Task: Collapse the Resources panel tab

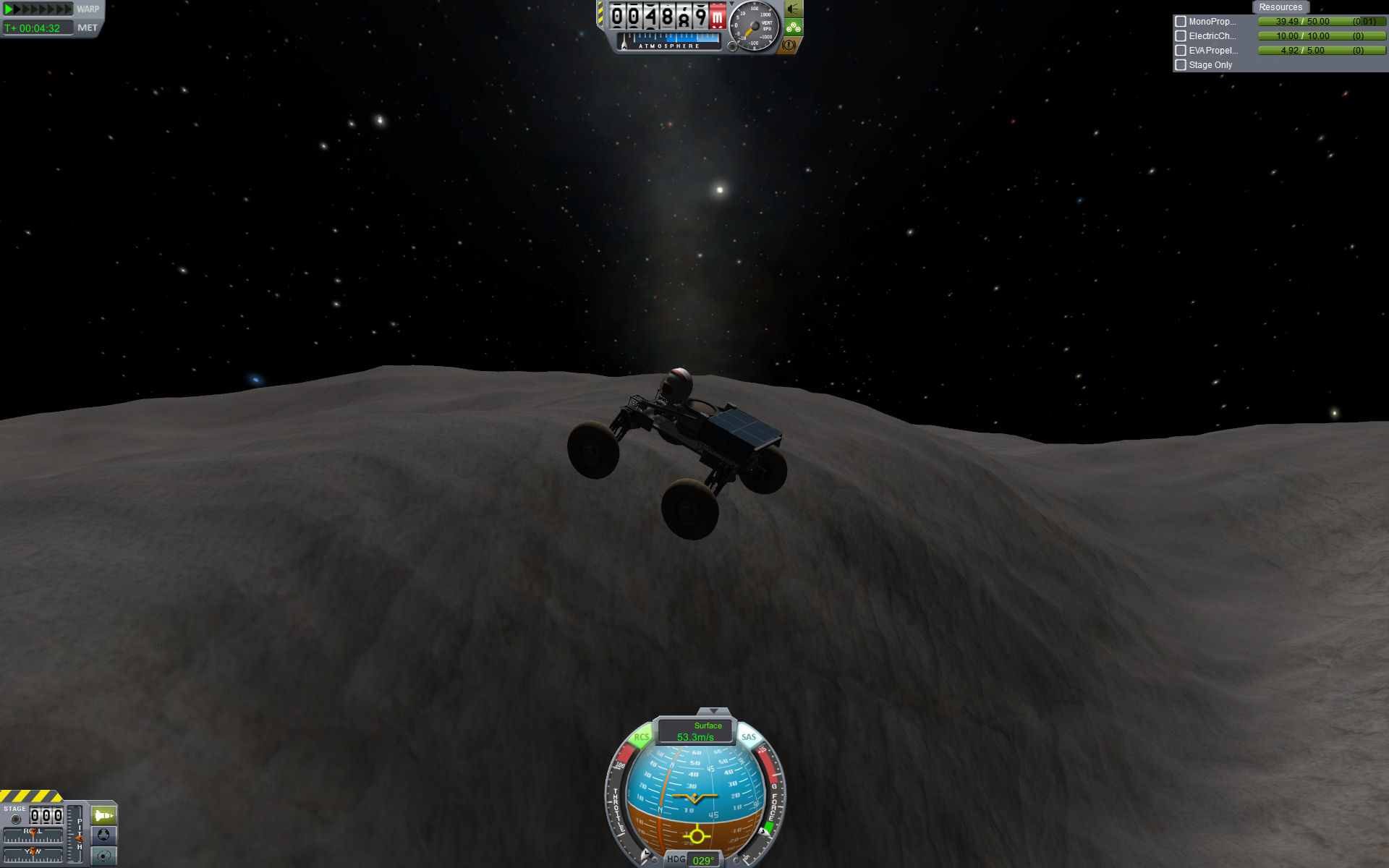Action: [1280, 7]
